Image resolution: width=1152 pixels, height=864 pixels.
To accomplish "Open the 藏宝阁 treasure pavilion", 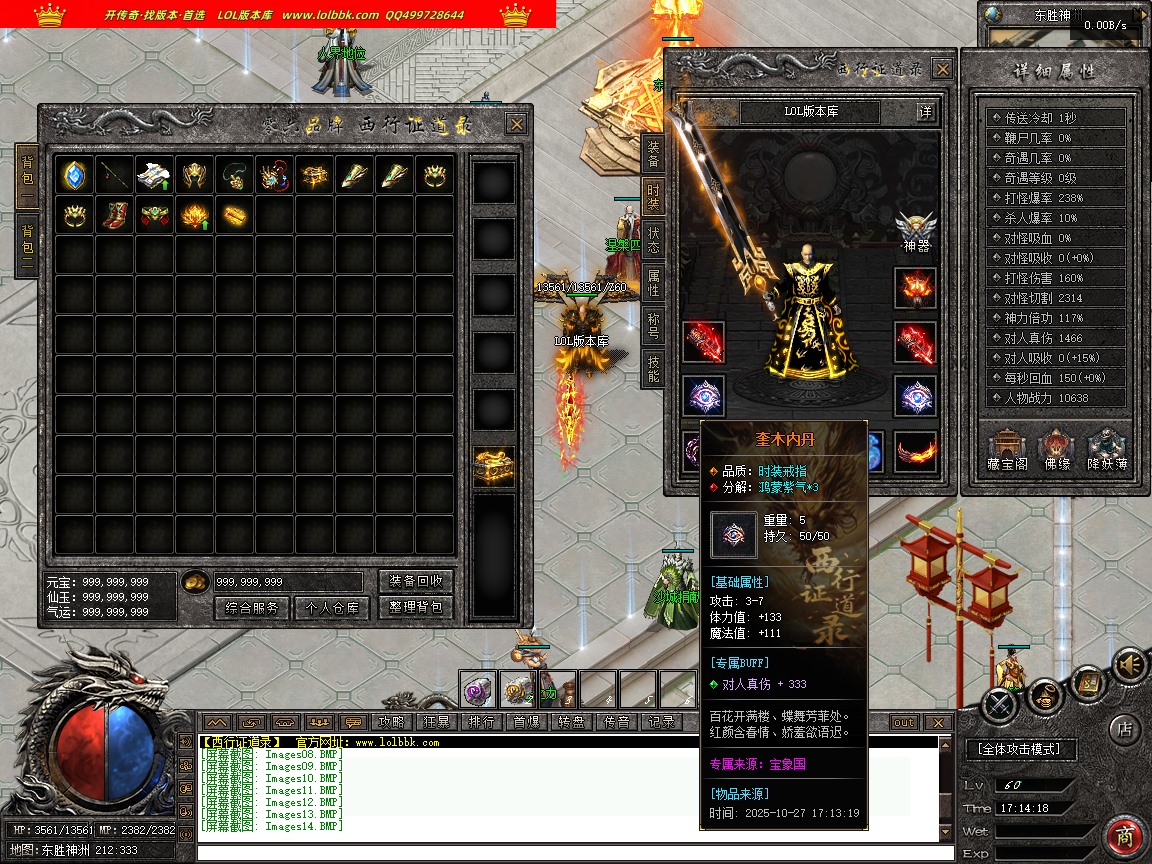I will pos(1006,450).
